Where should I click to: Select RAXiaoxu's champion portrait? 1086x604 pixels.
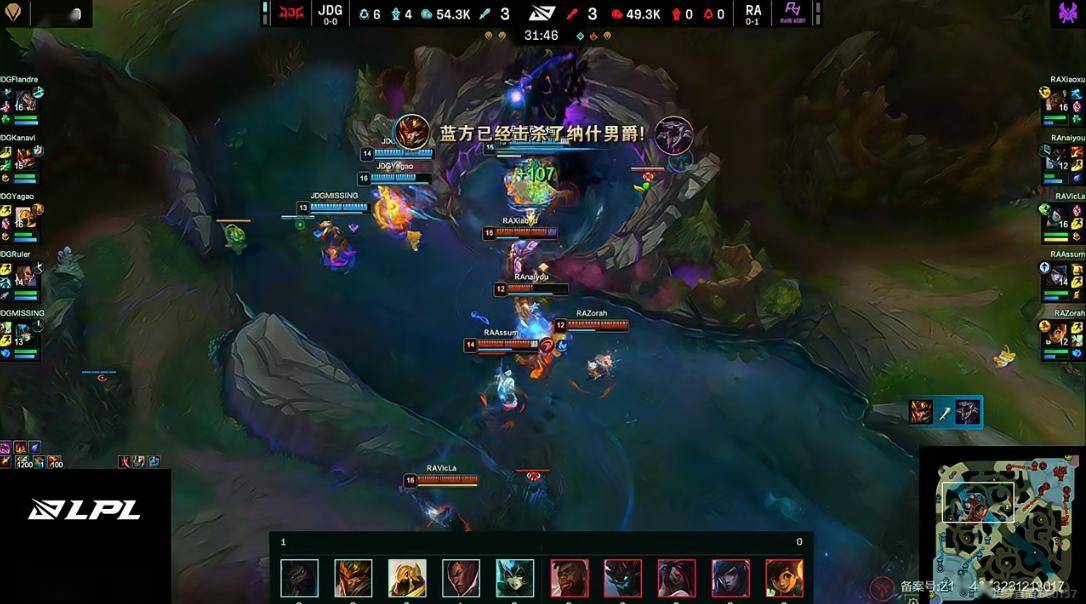(1058, 101)
